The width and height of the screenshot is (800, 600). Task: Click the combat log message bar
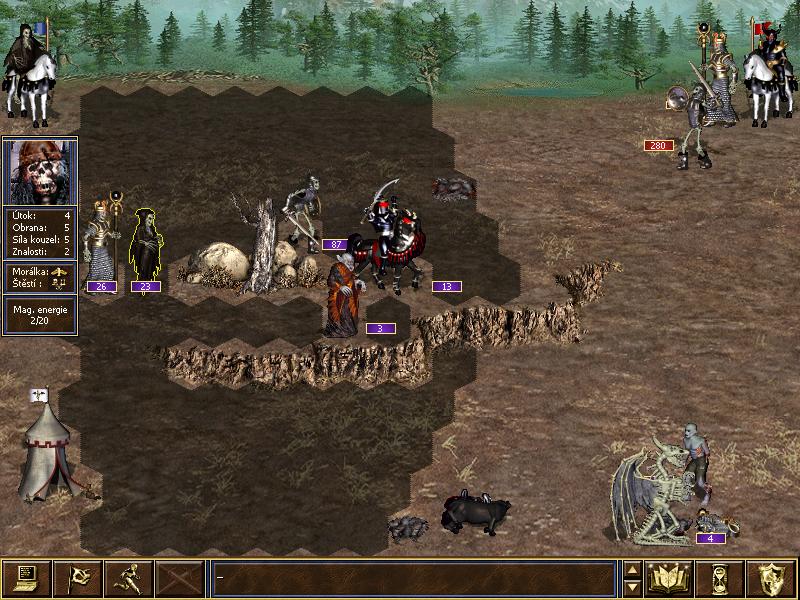(413, 578)
